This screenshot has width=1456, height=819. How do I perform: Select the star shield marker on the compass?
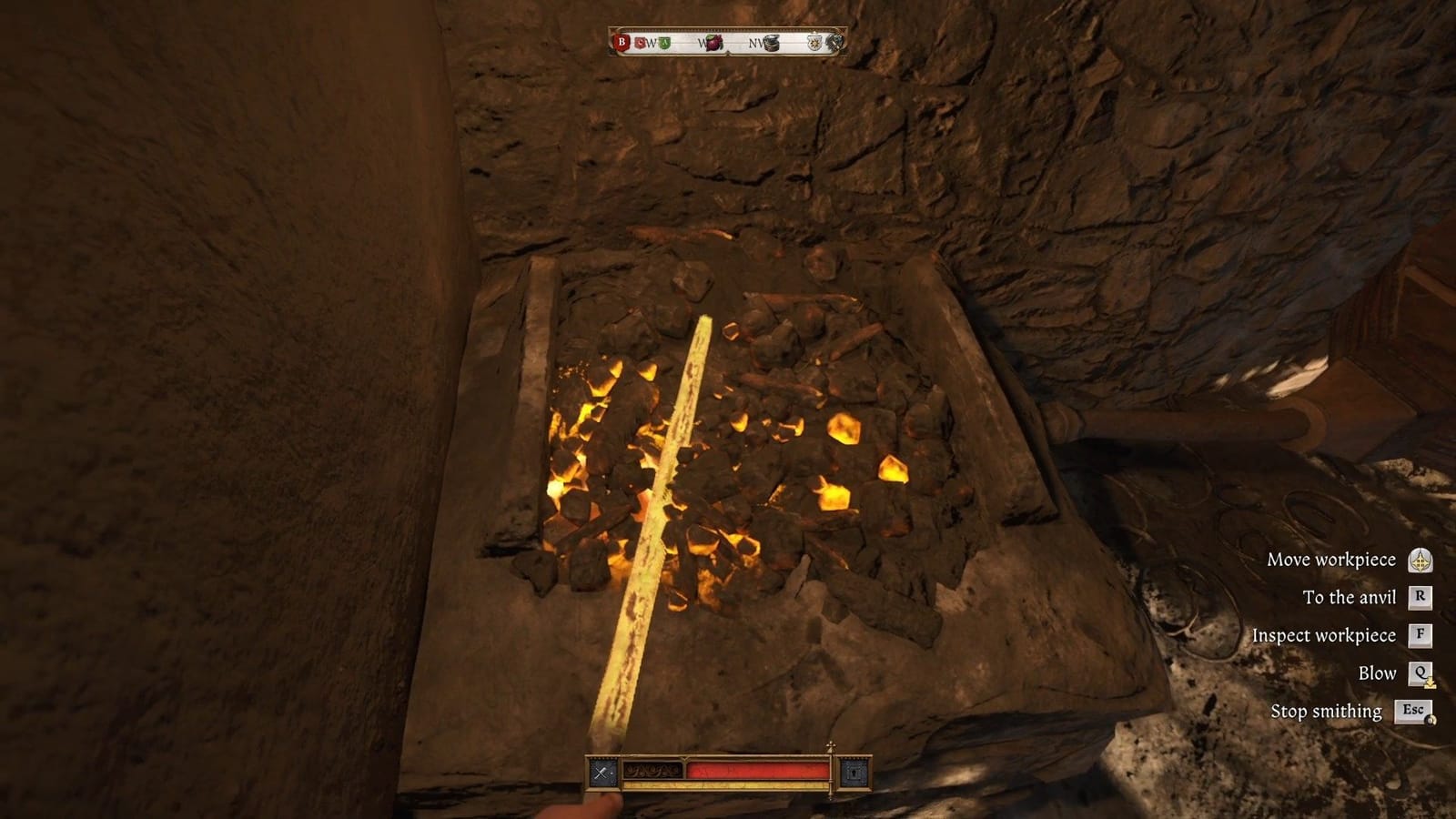tap(814, 43)
